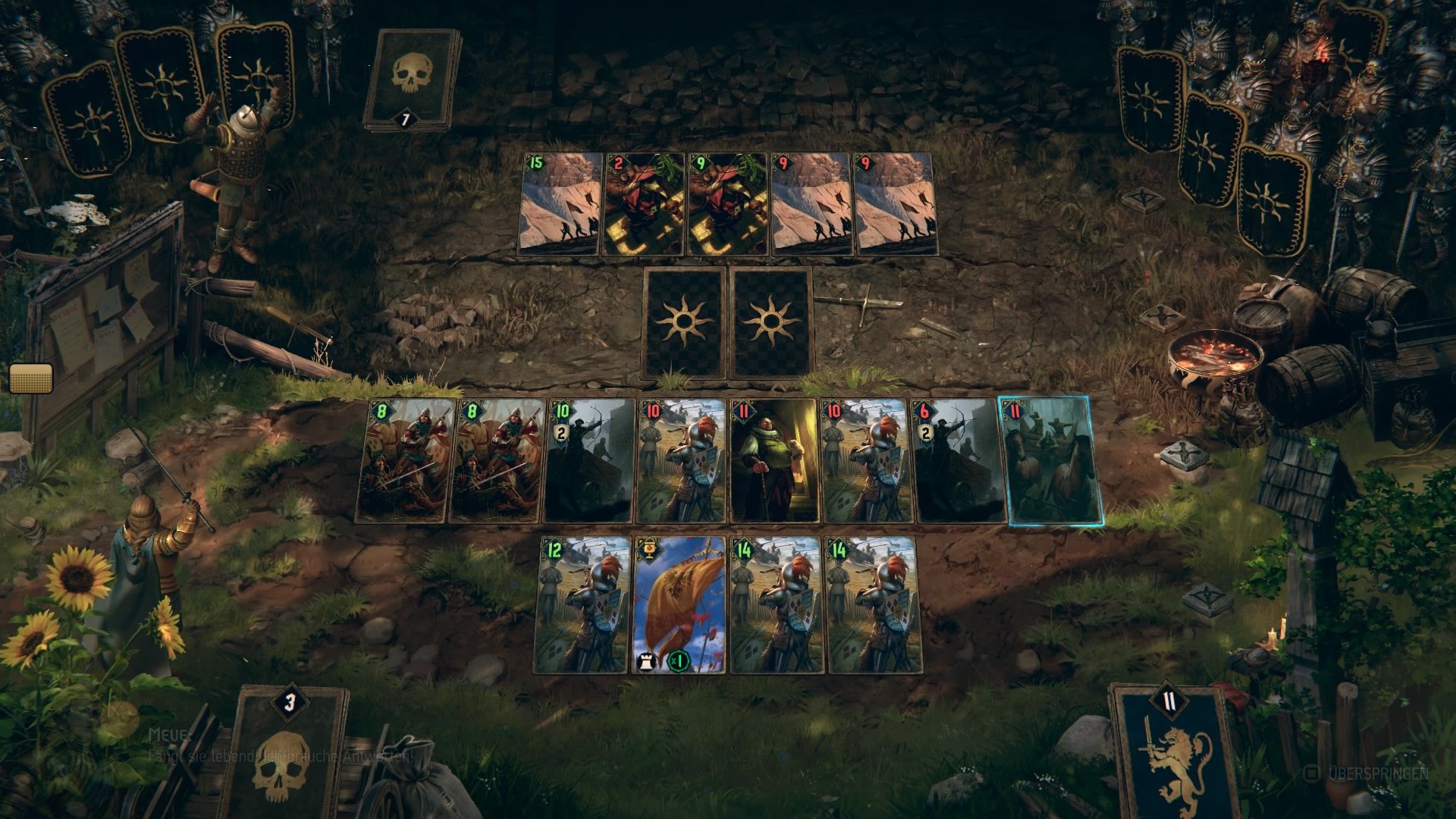Click the enemy card showing 15 power
This screenshot has width=1456, height=819.
pyautogui.click(x=561, y=205)
